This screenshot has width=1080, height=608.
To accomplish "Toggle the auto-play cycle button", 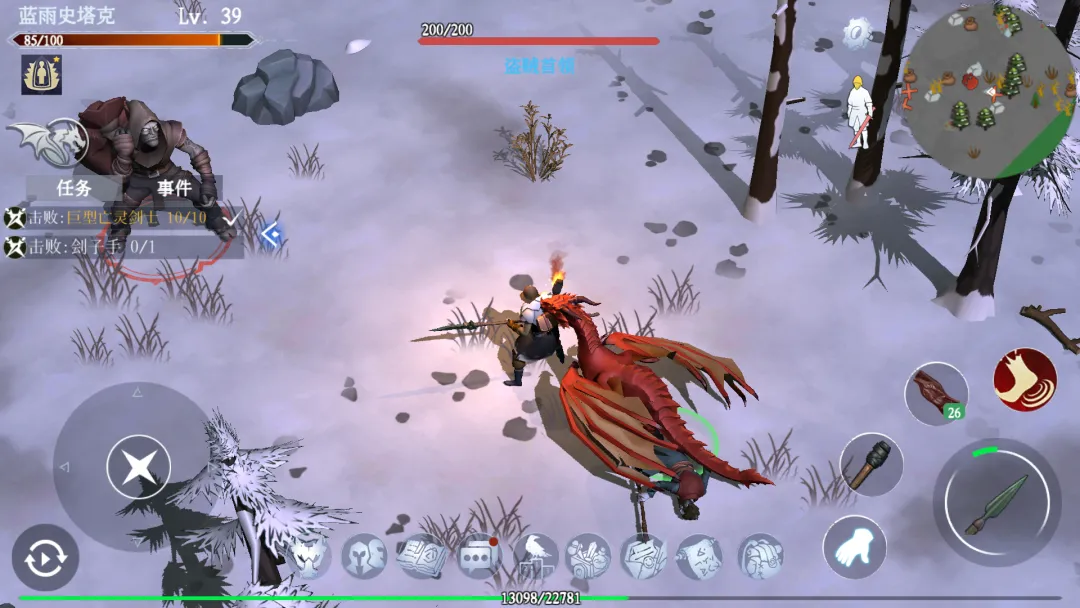I will 45,558.
